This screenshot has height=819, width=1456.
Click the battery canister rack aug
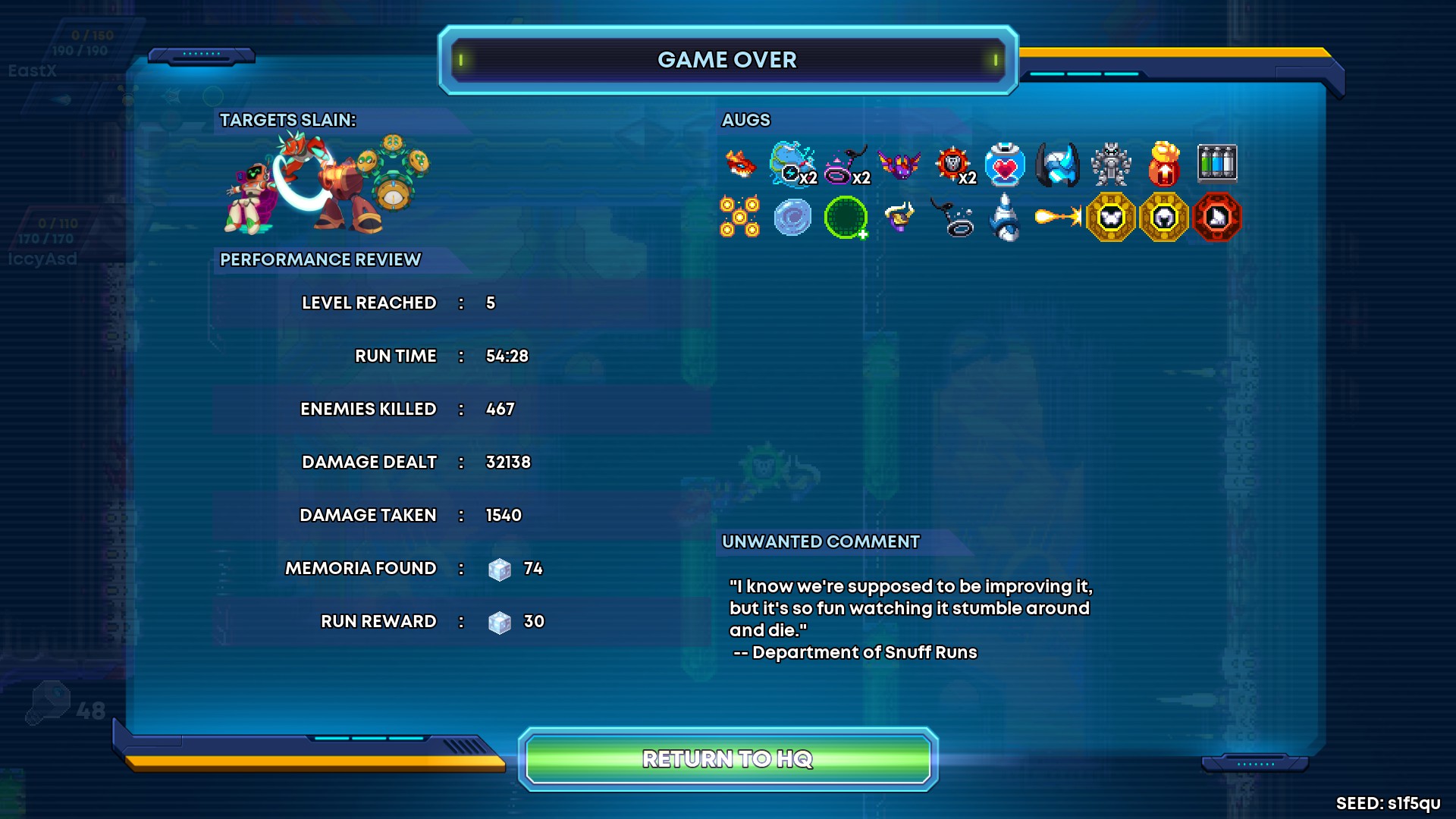1217,164
